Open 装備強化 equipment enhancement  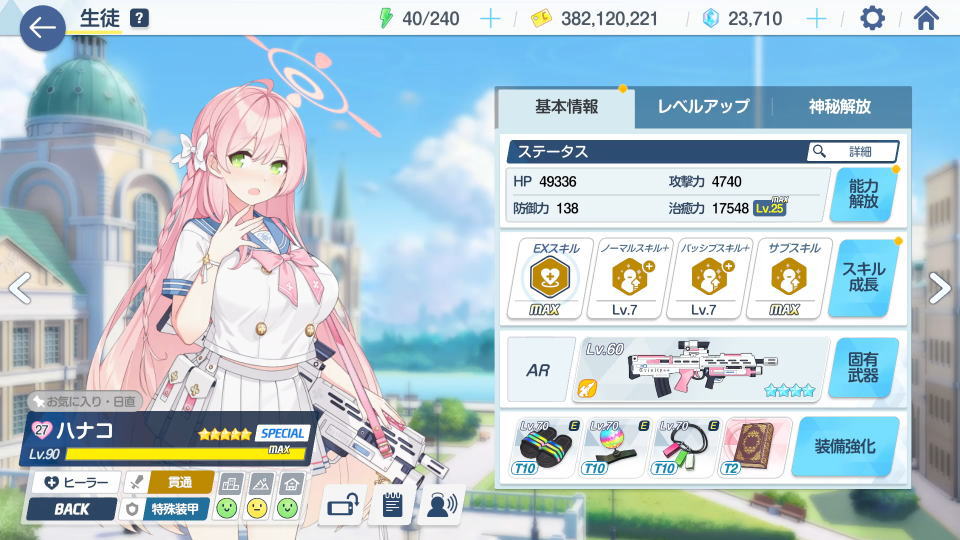coord(845,446)
